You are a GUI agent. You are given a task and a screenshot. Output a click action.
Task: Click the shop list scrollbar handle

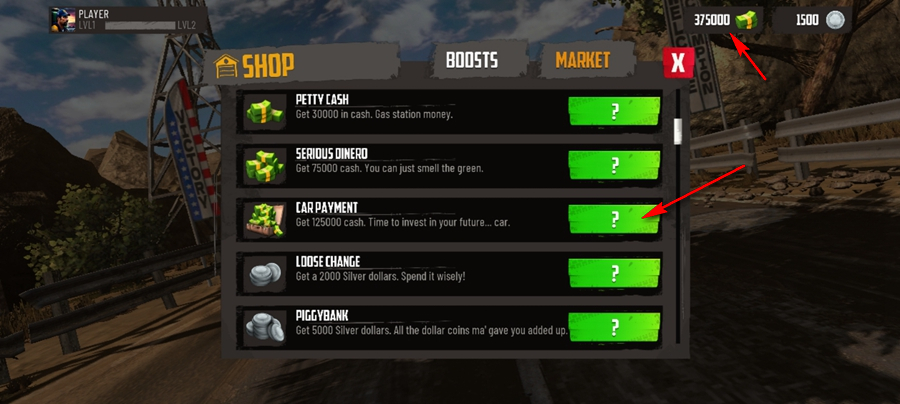pyautogui.click(x=678, y=132)
